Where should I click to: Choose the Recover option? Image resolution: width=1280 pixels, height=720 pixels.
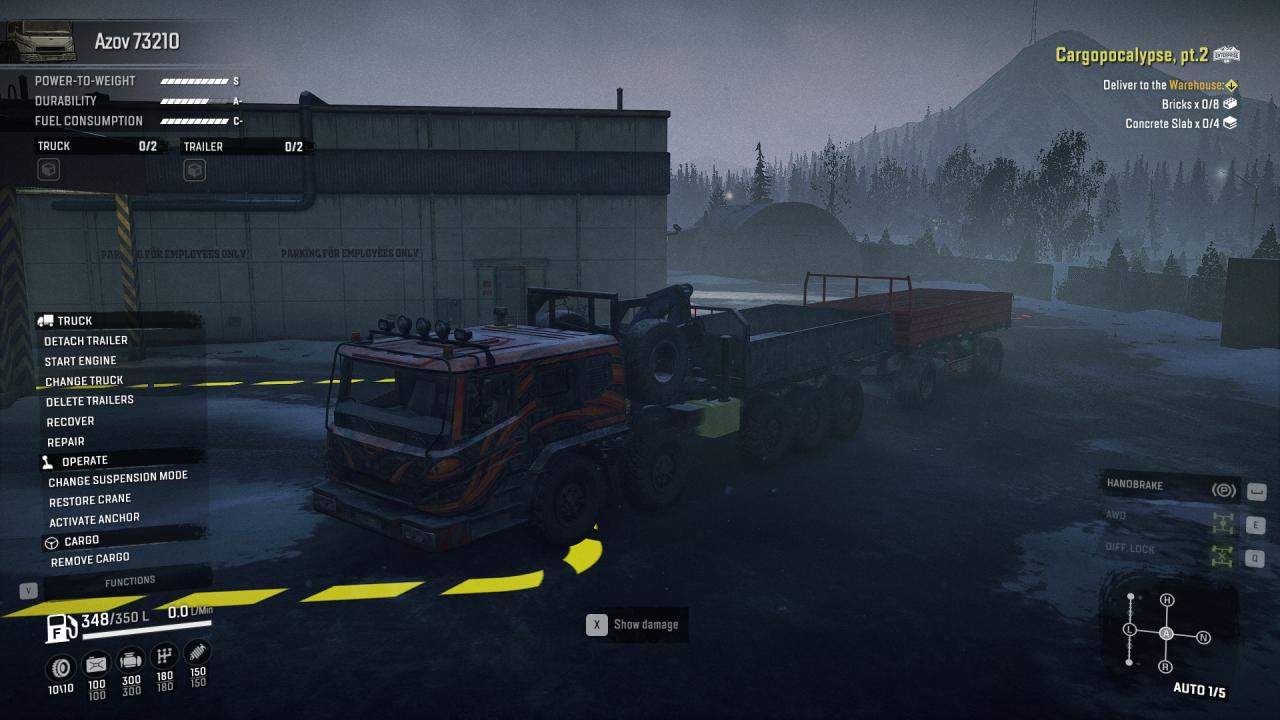coord(70,422)
